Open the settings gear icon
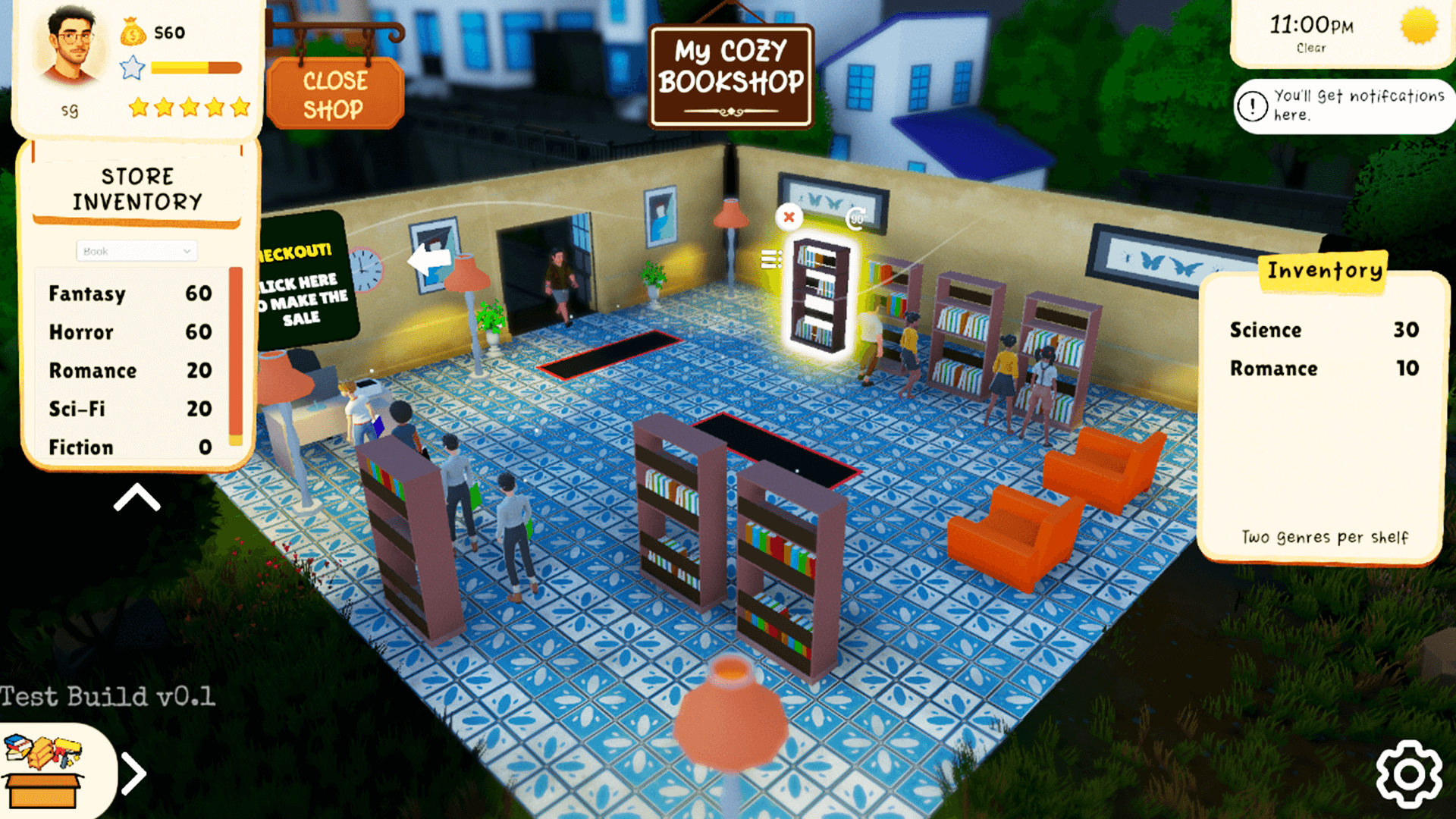Screen dimensions: 1456x819 click(1409, 773)
